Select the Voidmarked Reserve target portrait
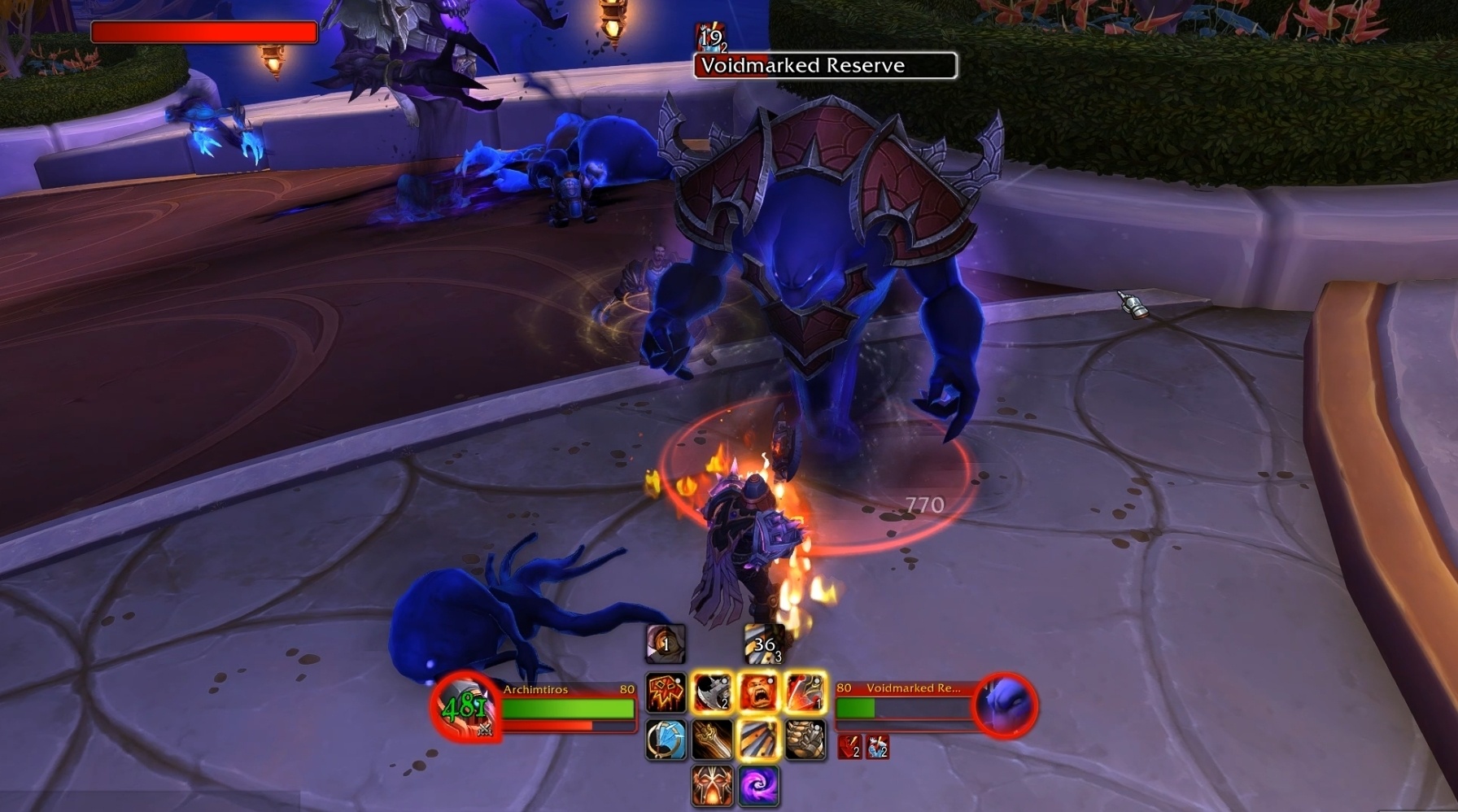1458x812 pixels. pos(1006,705)
